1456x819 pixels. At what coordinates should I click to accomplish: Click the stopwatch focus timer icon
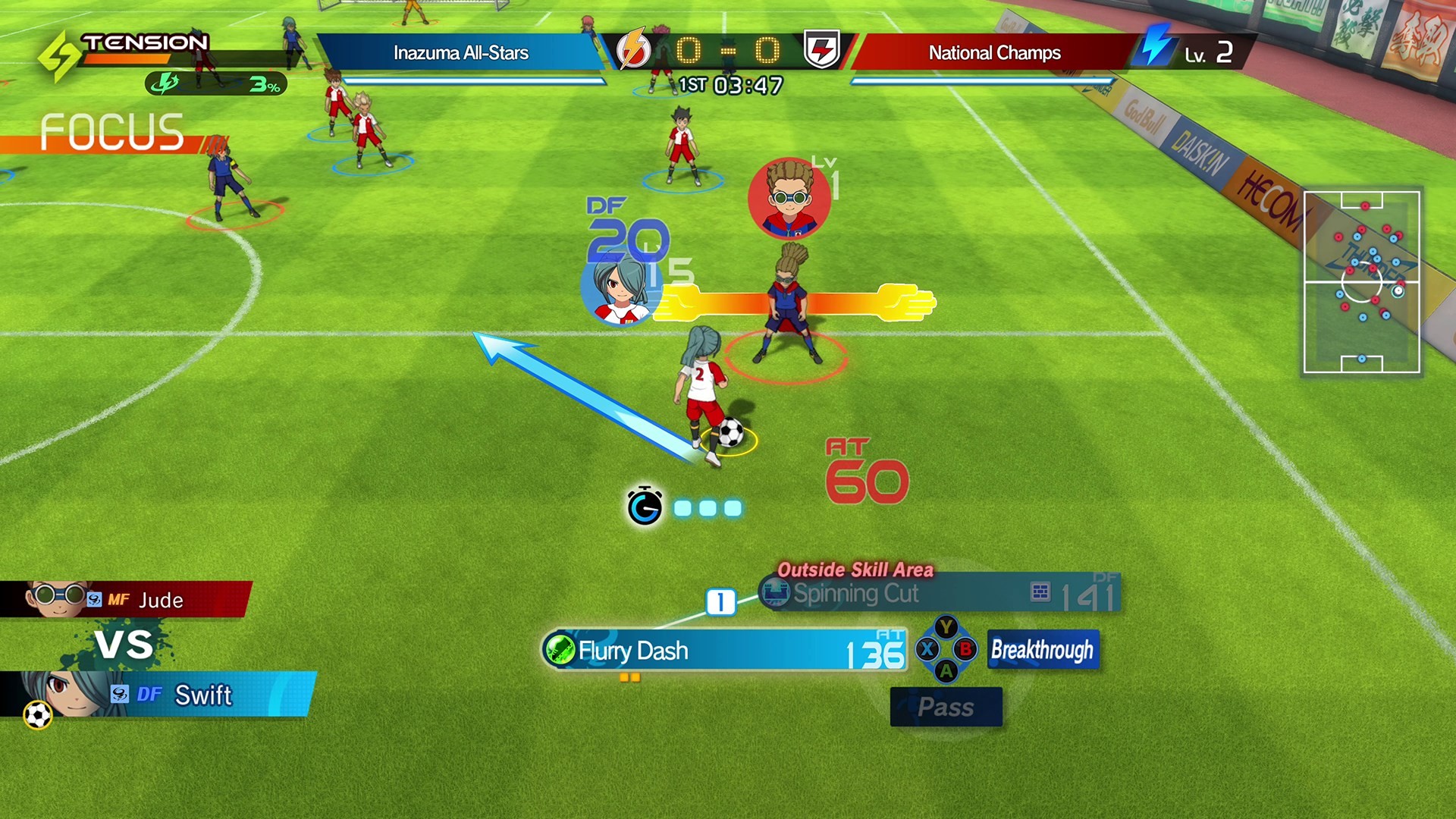(645, 507)
